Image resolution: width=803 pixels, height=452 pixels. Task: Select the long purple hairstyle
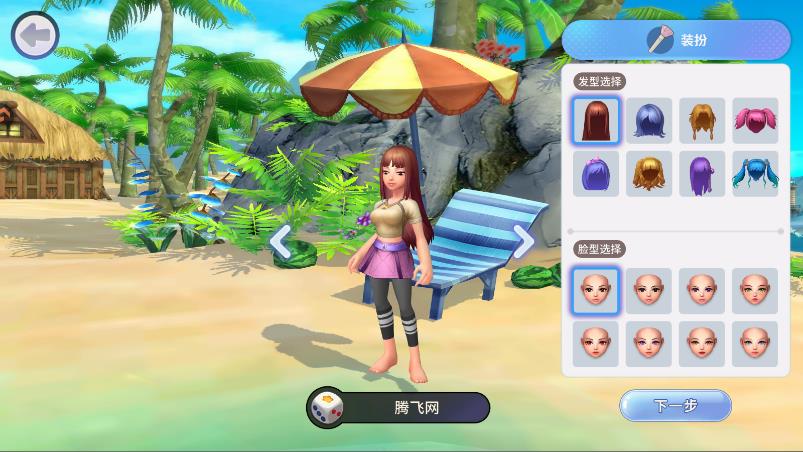point(702,174)
